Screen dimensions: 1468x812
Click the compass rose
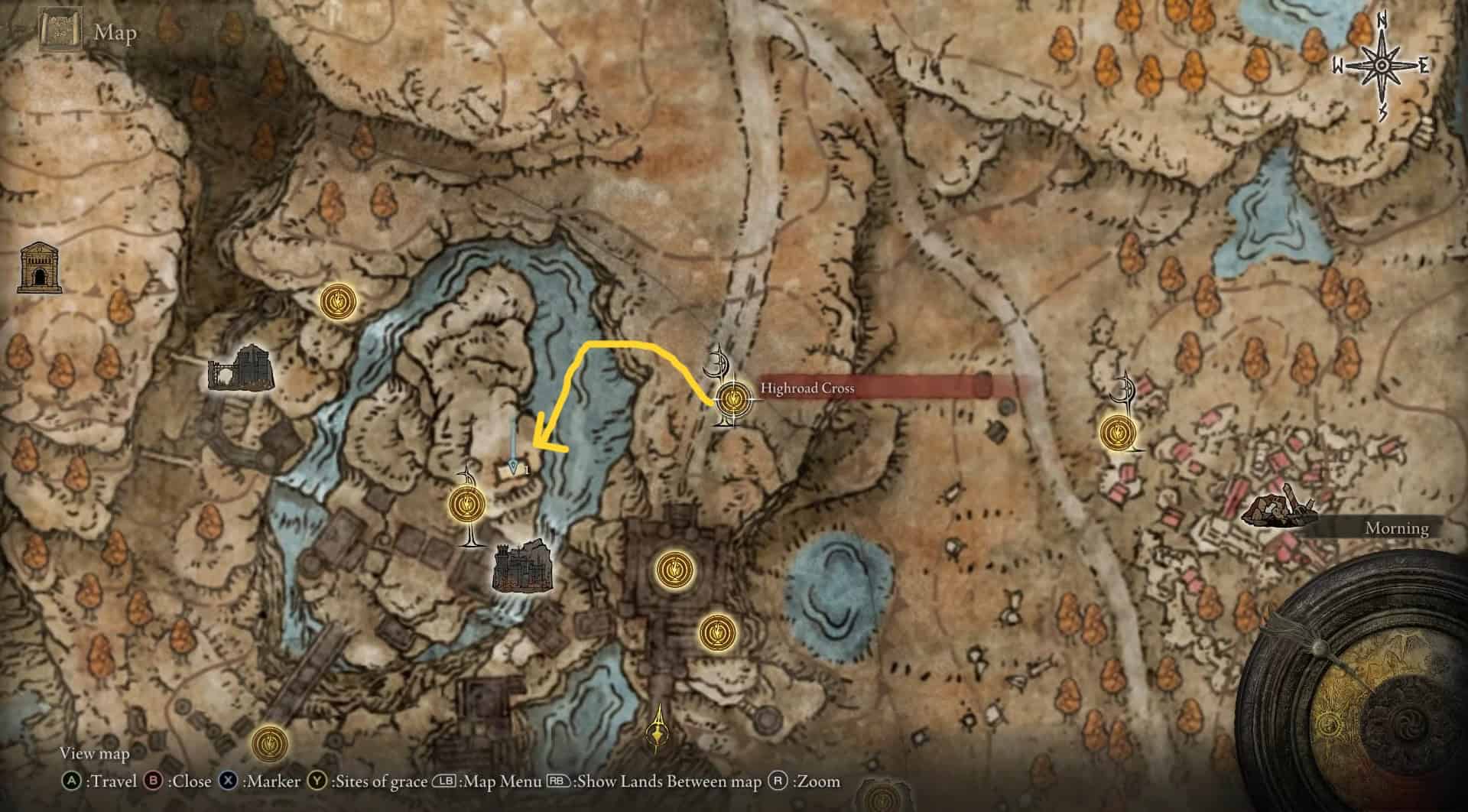point(1381,67)
